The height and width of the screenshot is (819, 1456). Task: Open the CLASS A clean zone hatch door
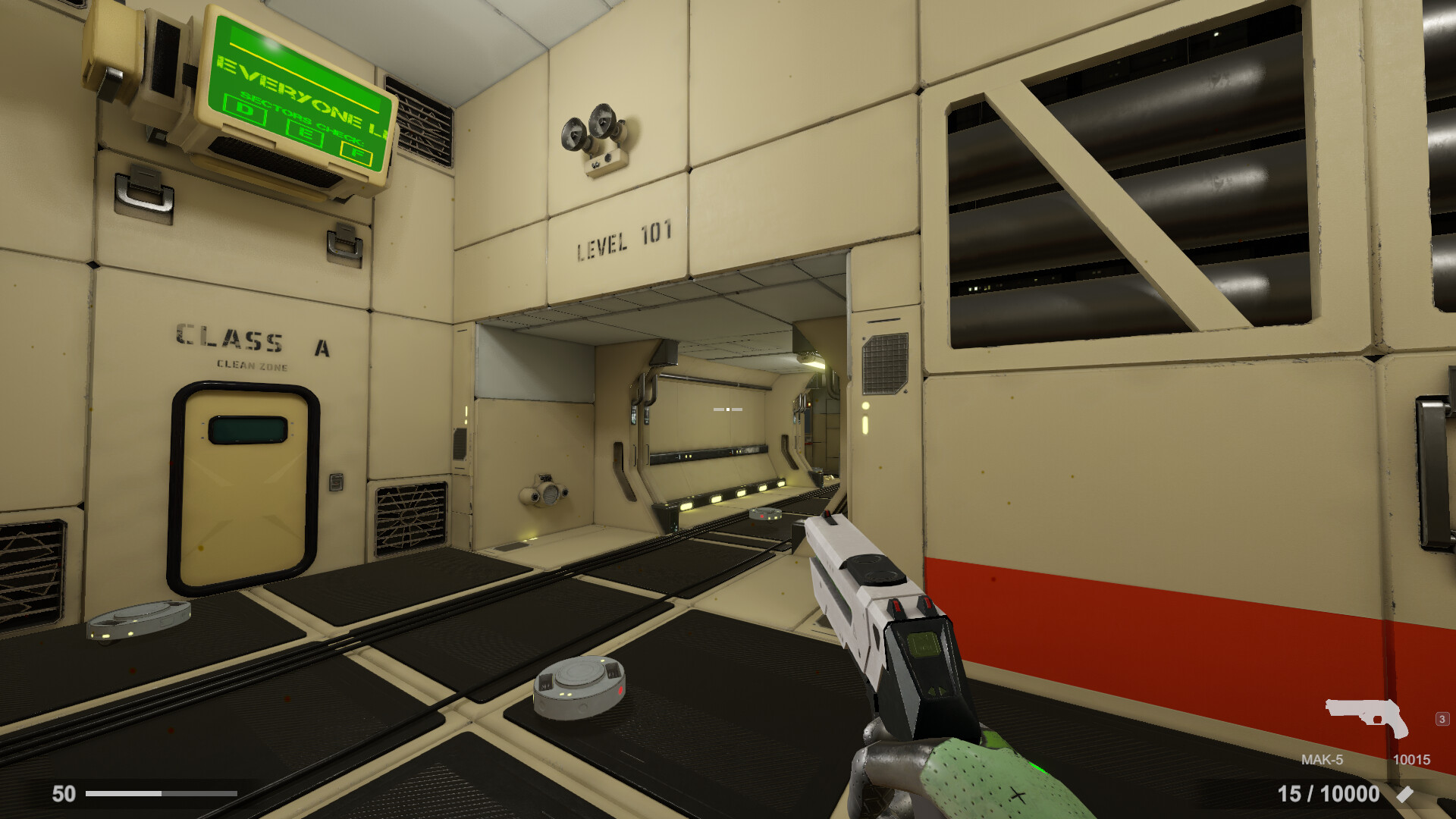(243, 489)
